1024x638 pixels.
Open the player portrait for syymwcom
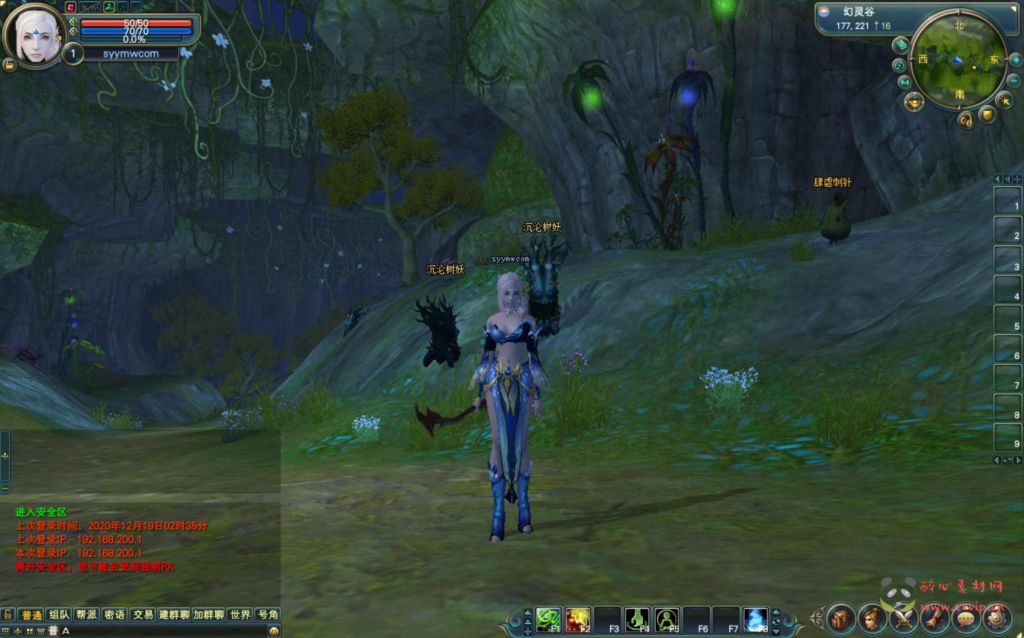(x=35, y=36)
